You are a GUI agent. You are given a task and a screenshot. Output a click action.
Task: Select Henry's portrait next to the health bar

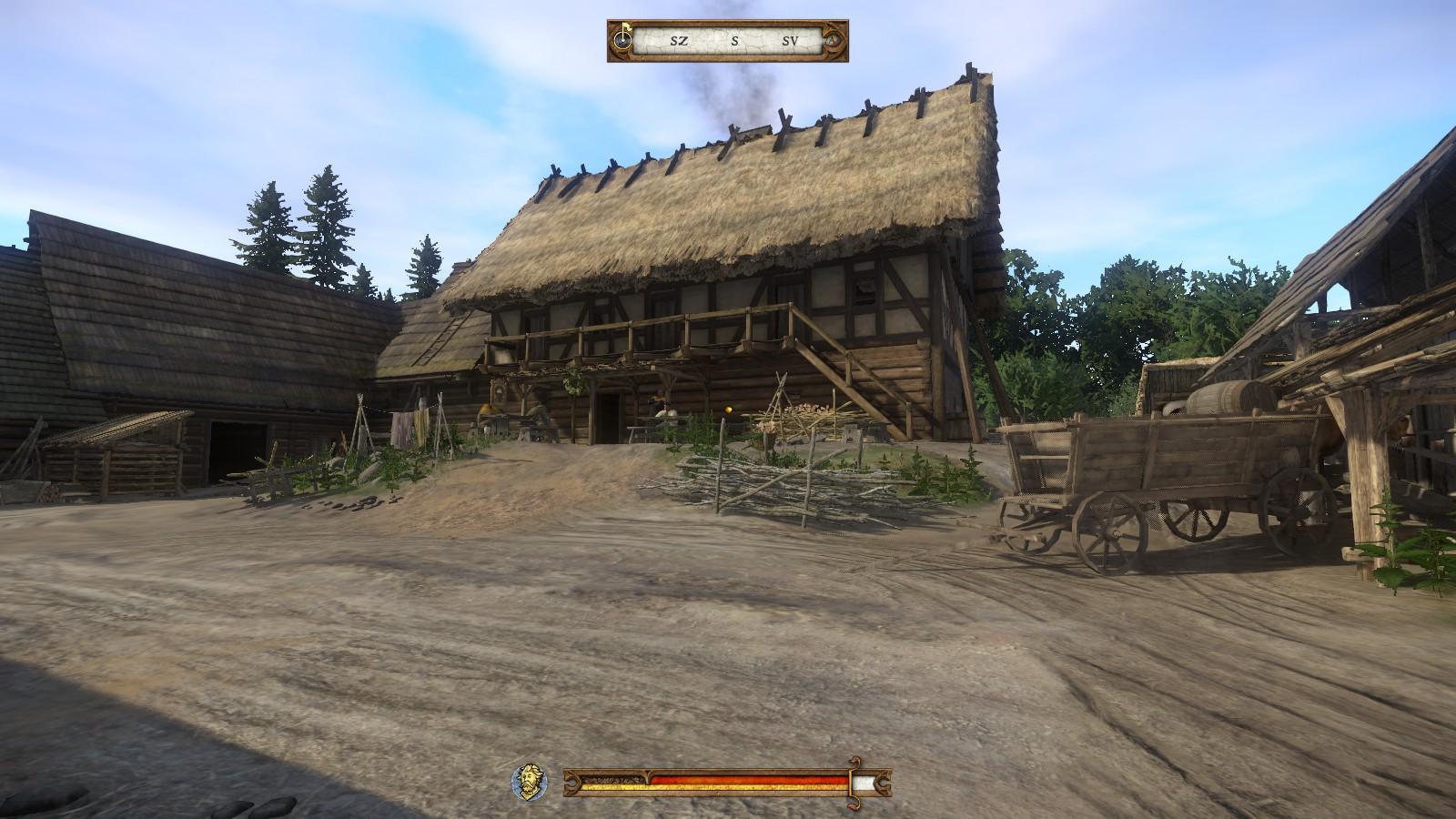click(530, 781)
